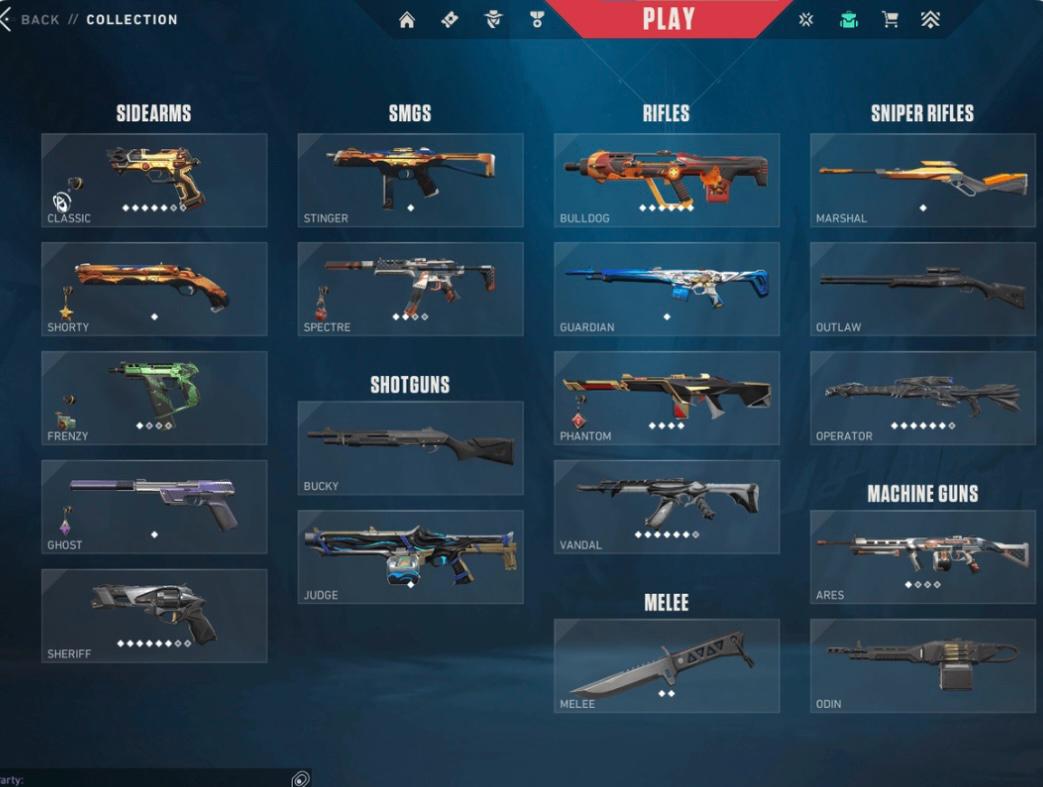This screenshot has width=1043, height=787.
Task: Select the Spectre SMG tile
Action: coord(410,289)
